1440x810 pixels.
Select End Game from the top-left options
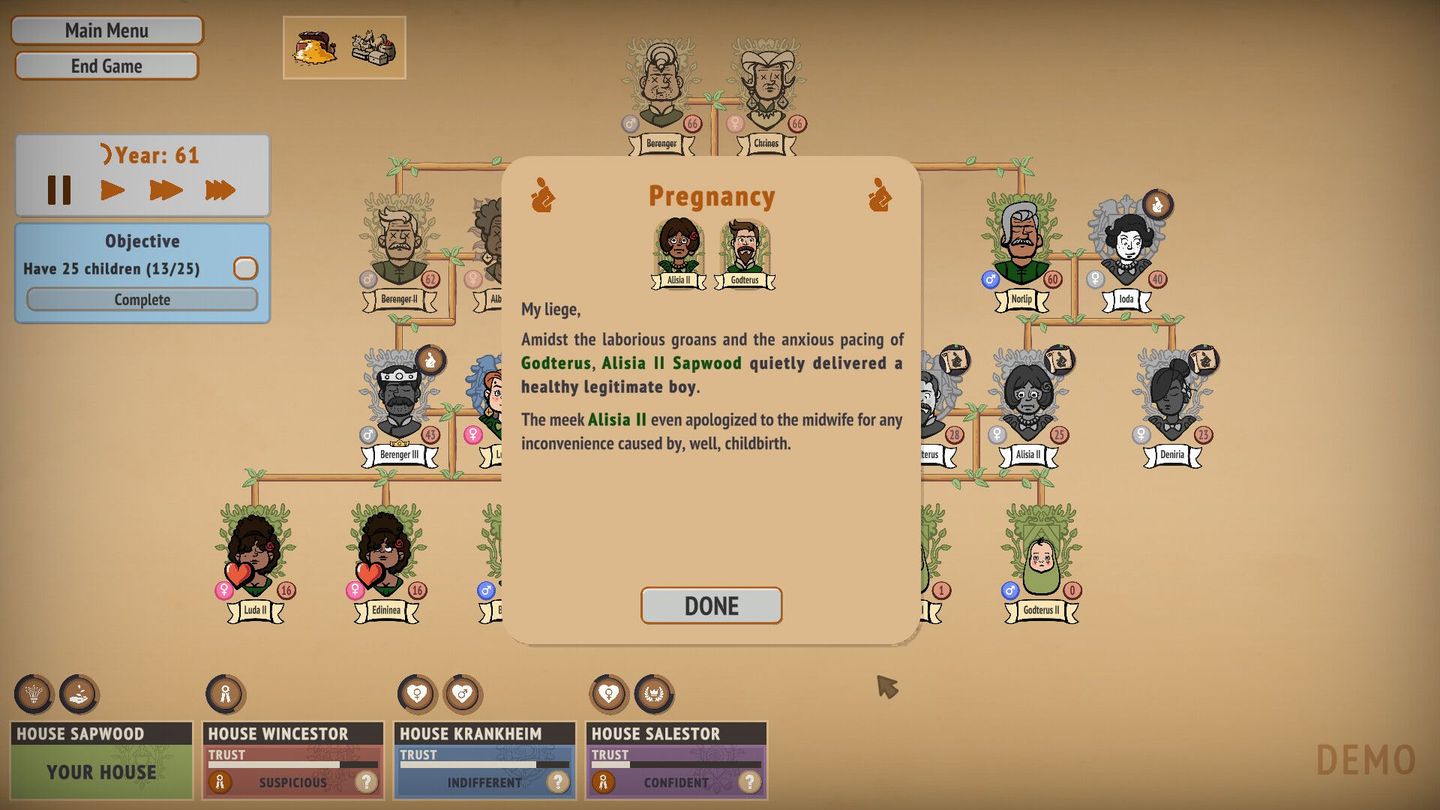click(106, 66)
